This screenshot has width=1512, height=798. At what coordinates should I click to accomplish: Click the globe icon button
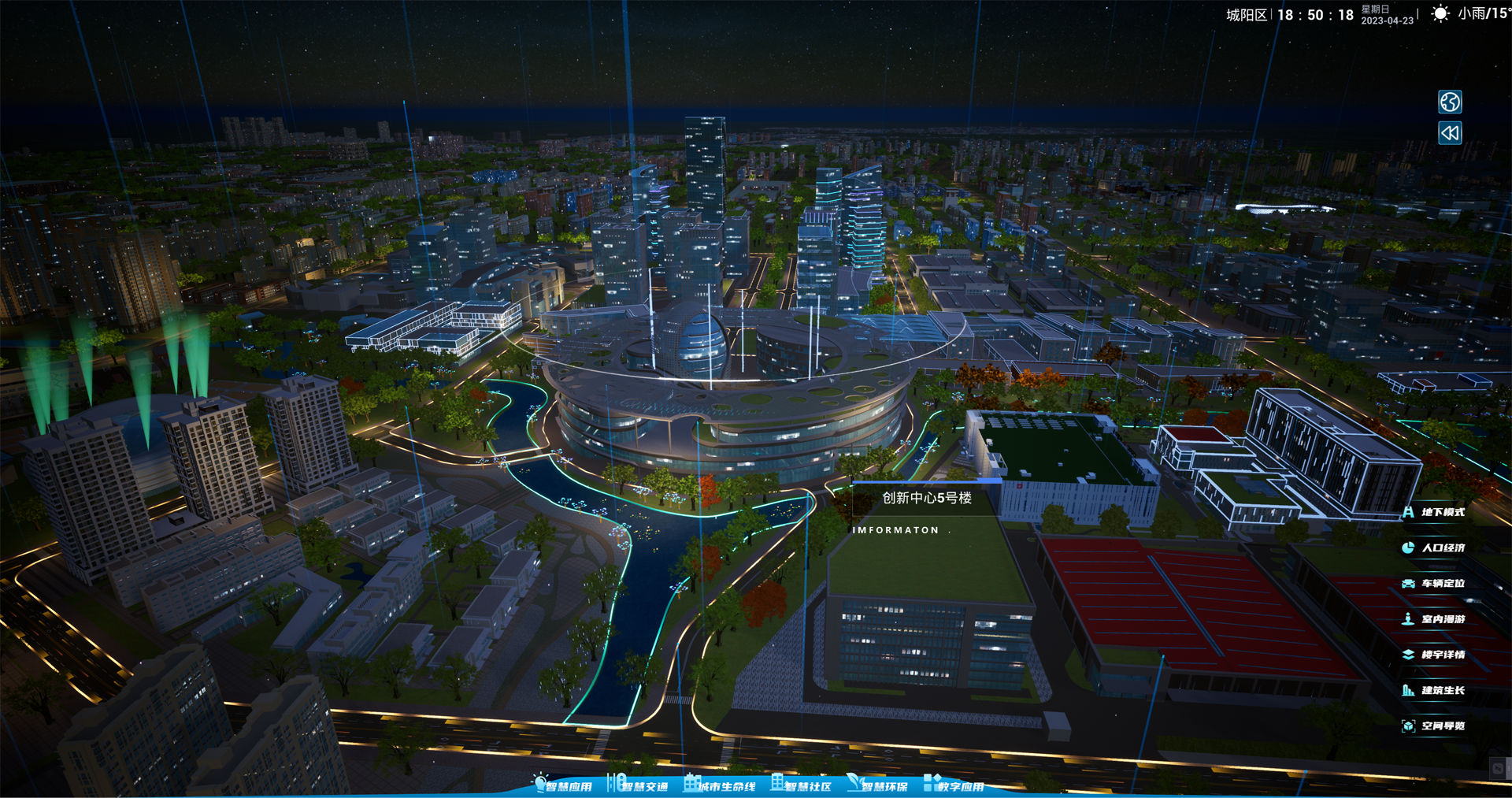(1450, 102)
